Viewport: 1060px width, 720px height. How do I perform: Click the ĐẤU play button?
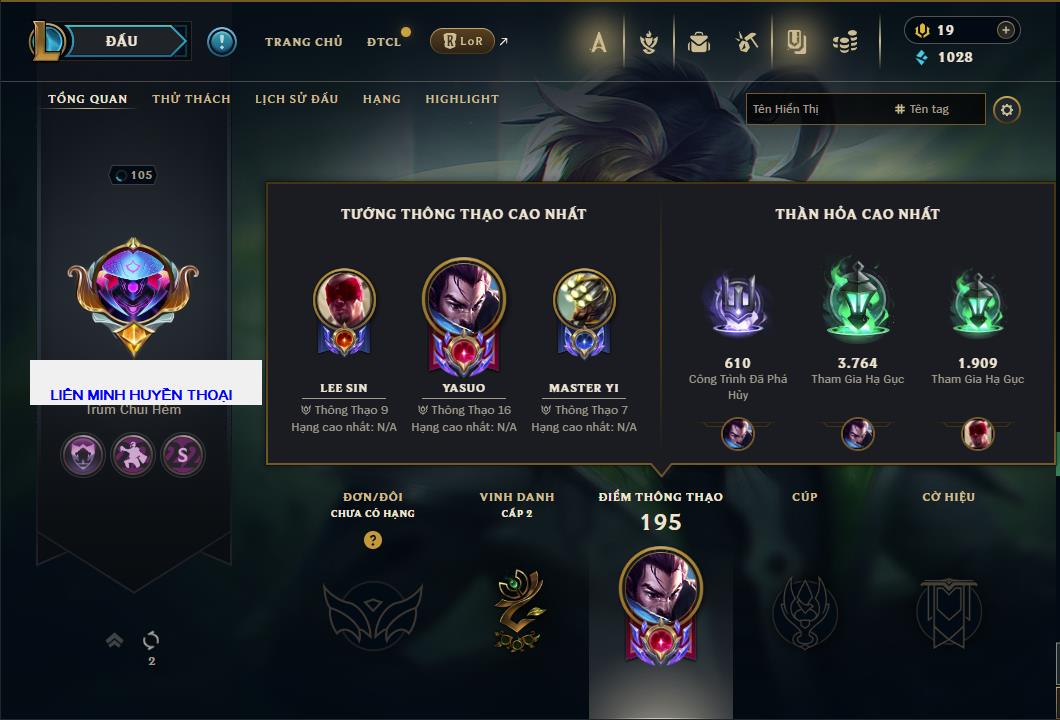(122, 41)
